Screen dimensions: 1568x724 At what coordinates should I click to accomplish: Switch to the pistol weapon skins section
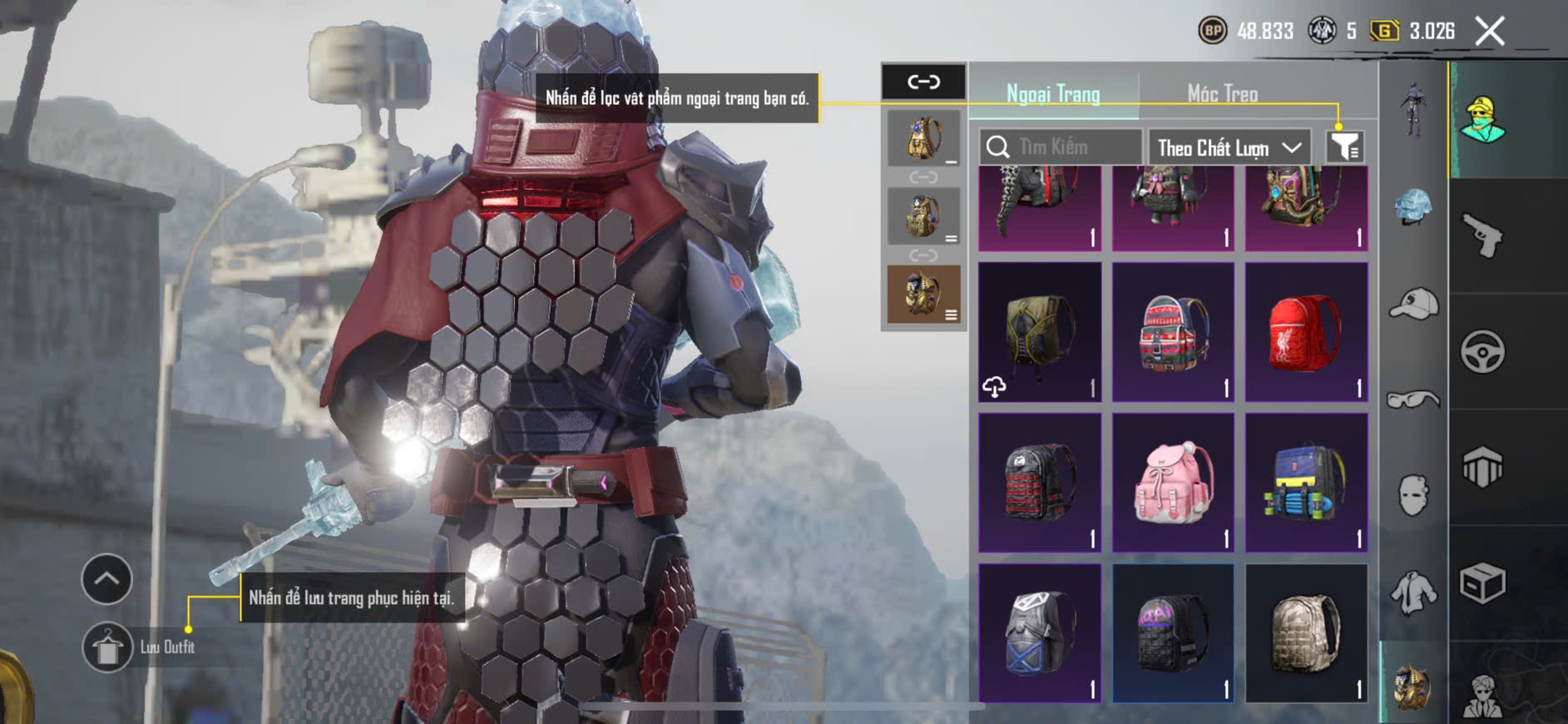click(1483, 236)
